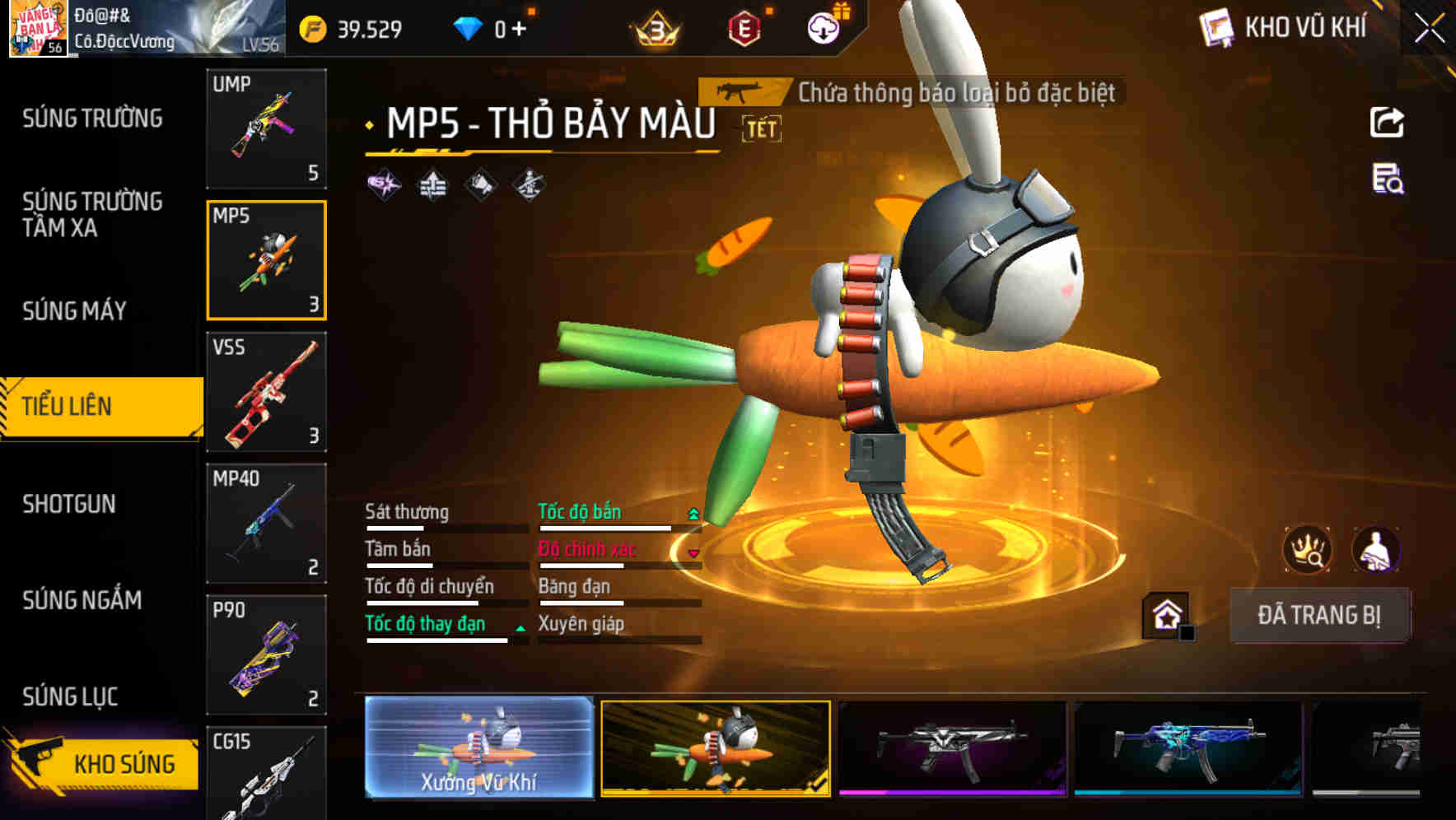Select the VSS weapon slot
The height and width of the screenshot is (820, 1456).
coord(266,392)
